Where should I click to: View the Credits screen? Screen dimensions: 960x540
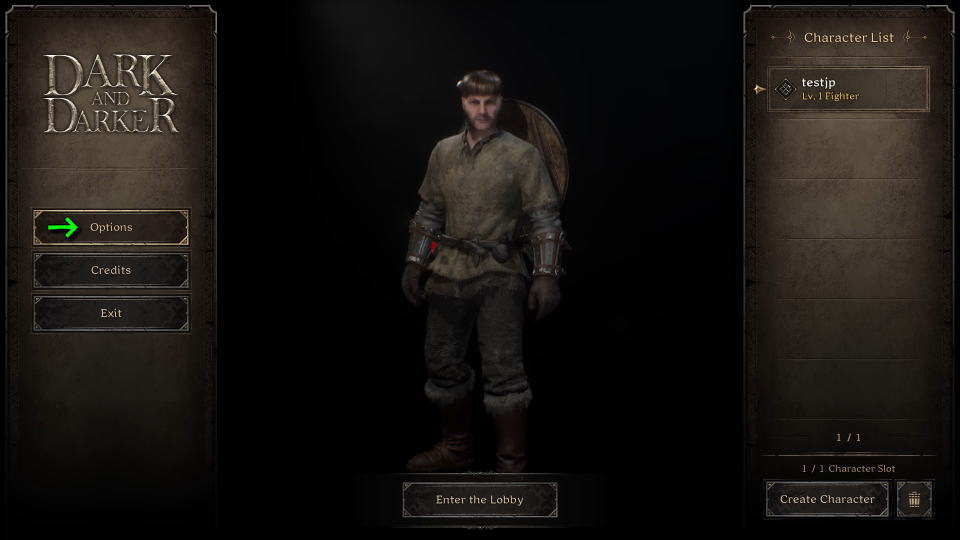point(111,270)
